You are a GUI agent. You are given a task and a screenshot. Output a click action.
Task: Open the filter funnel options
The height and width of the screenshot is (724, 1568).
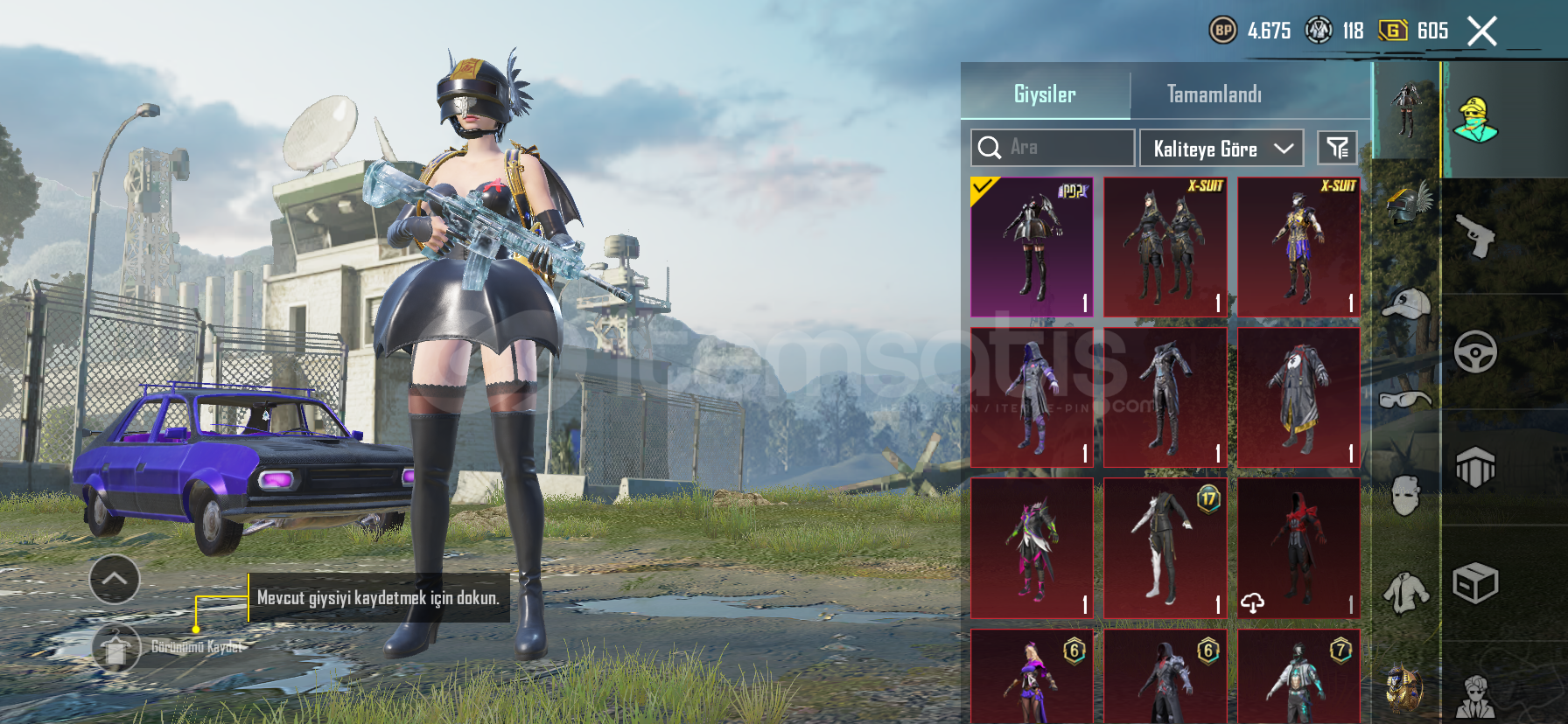pyautogui.click(x=1337, y=148)
